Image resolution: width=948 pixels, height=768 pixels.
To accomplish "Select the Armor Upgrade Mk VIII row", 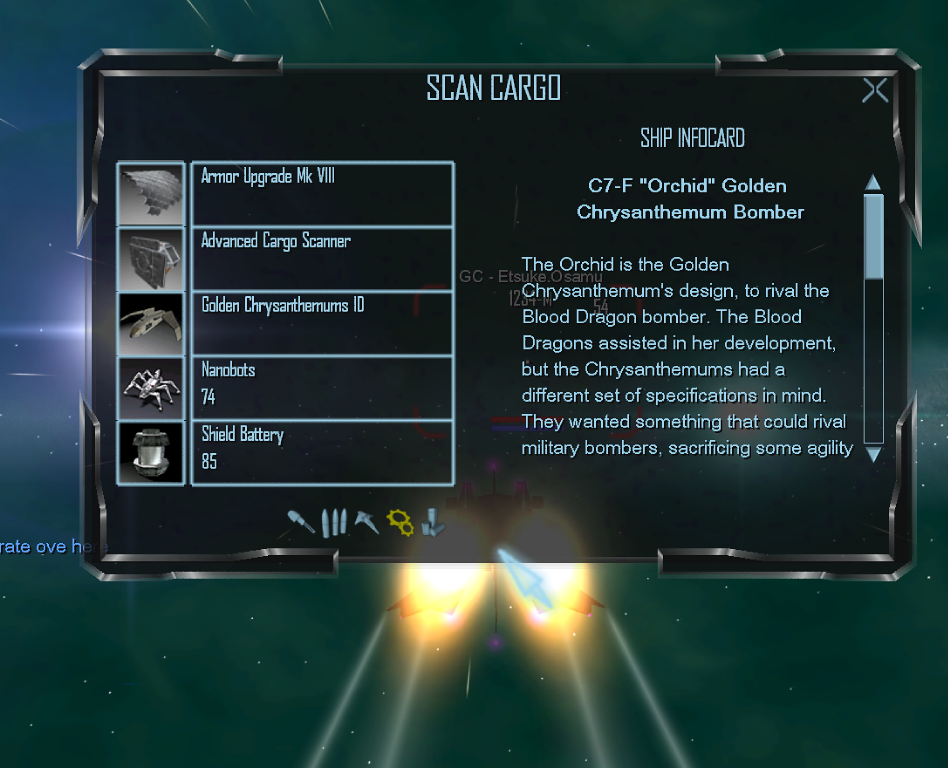I will pyautogui.click(x=322, y=194).
